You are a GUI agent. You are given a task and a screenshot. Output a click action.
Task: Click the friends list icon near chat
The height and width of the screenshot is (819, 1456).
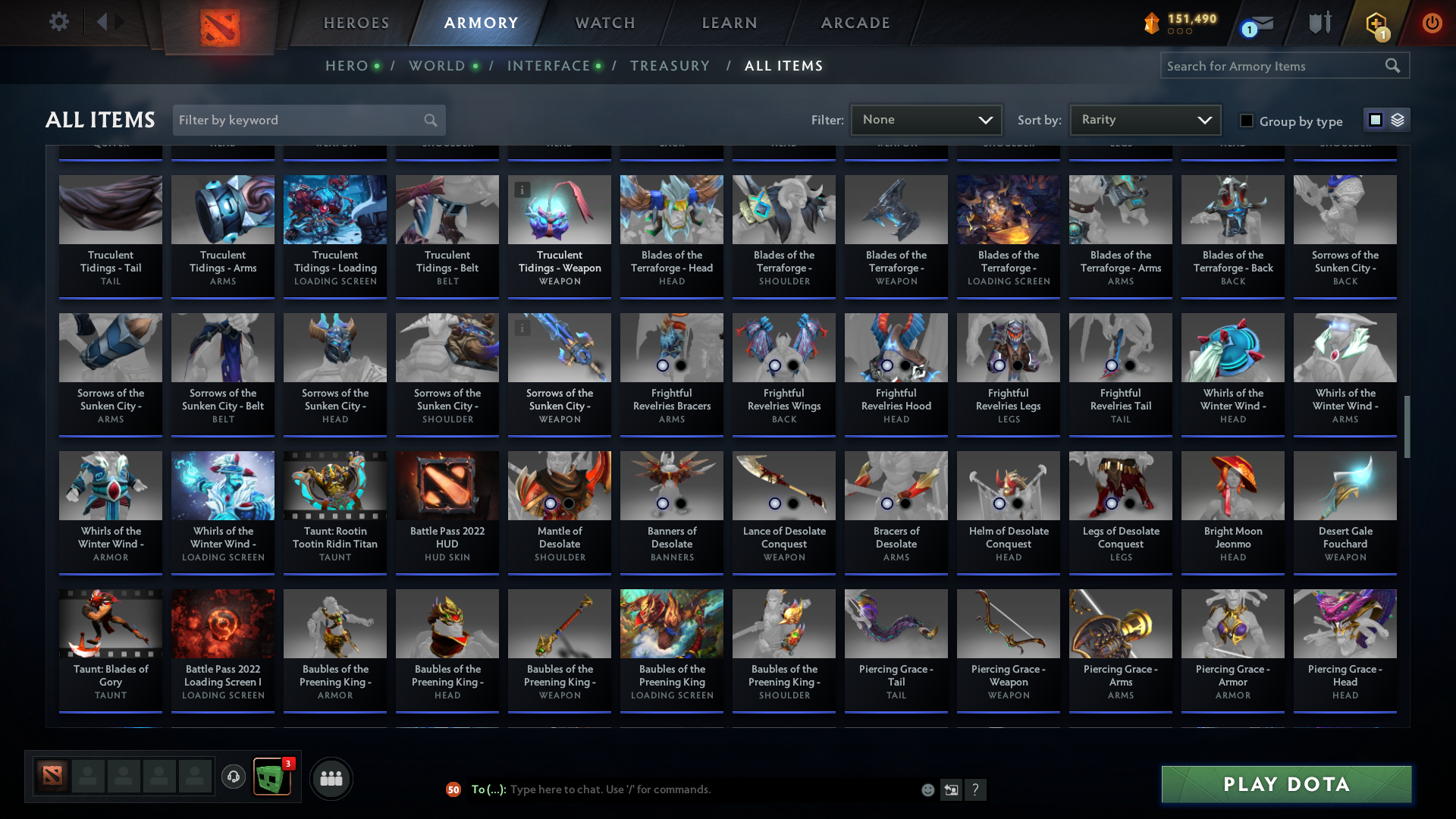point(330,778)
